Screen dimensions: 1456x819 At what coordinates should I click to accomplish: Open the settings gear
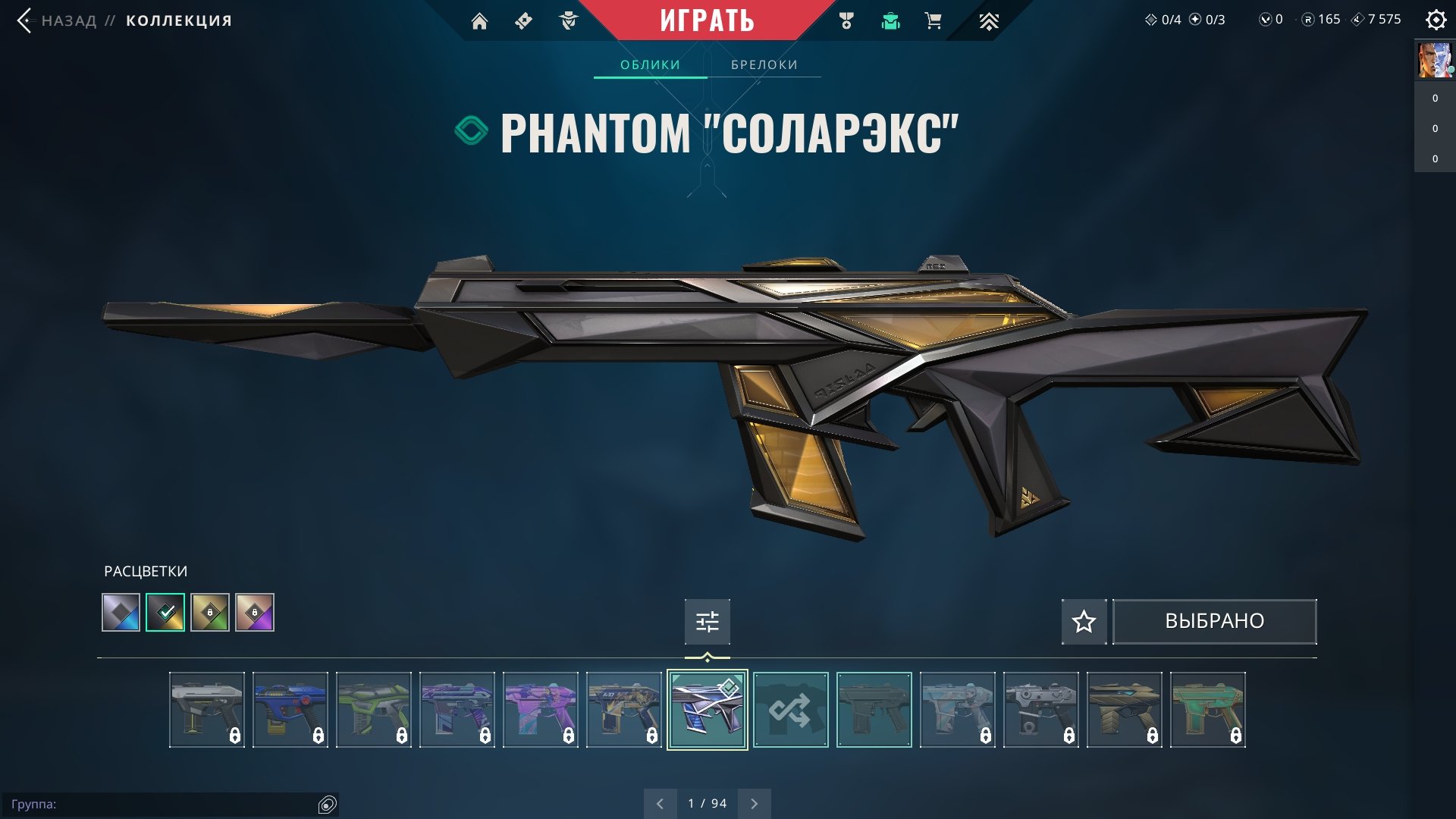tap(1436, 20)
